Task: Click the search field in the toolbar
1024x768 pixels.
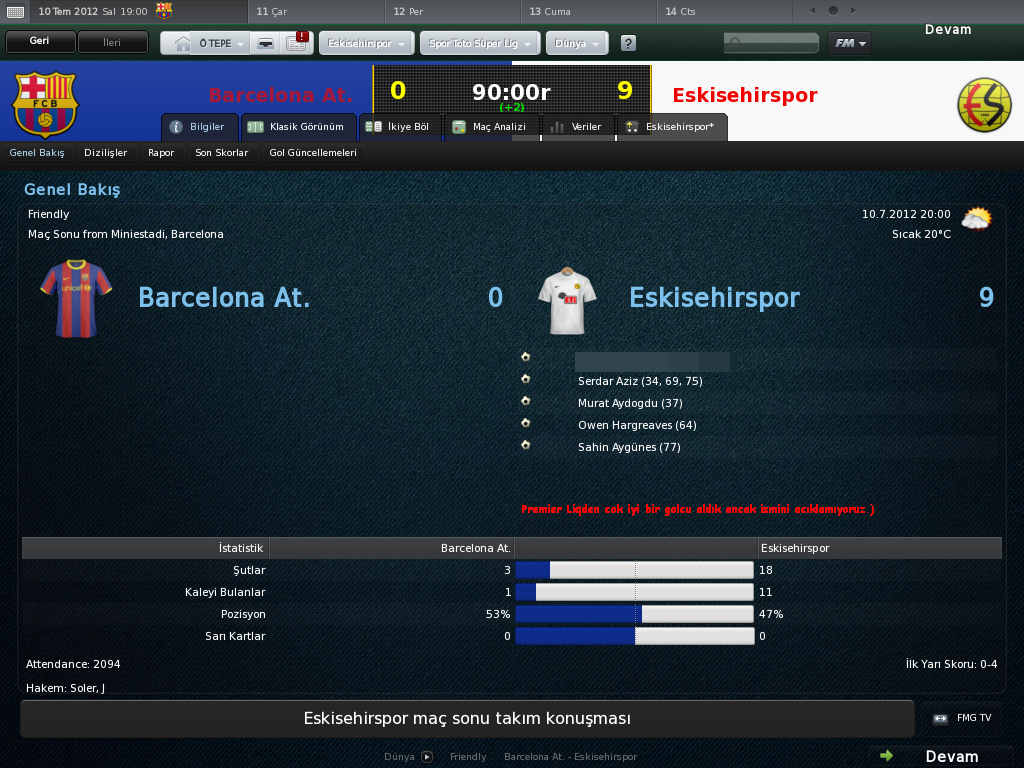Action: (772, 43)
